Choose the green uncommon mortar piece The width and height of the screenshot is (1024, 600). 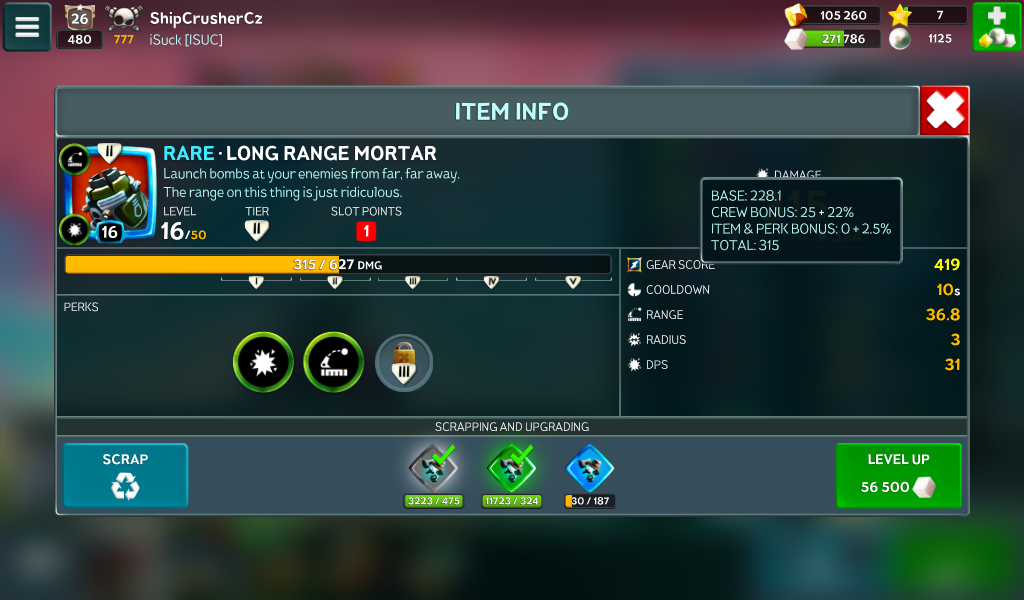[x=511, y=468]
